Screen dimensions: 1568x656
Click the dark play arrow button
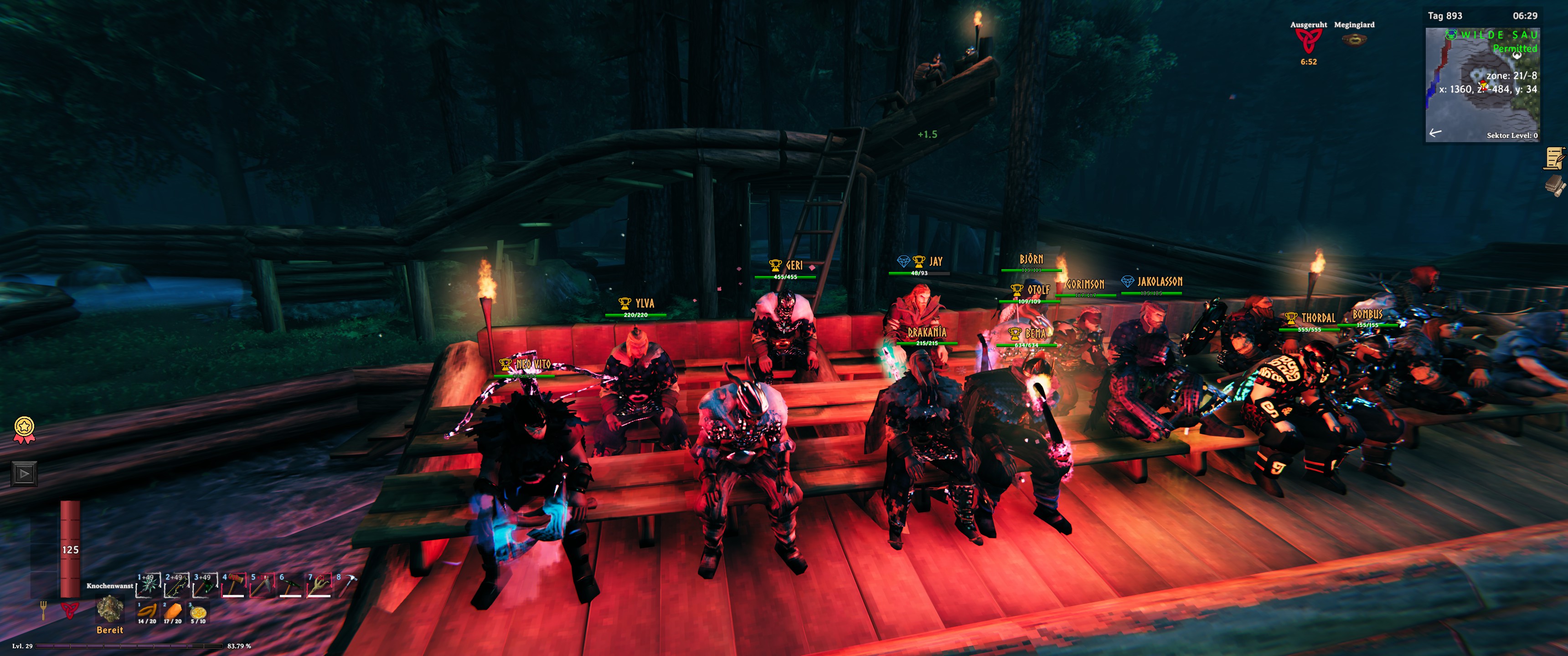coord(24,473)
